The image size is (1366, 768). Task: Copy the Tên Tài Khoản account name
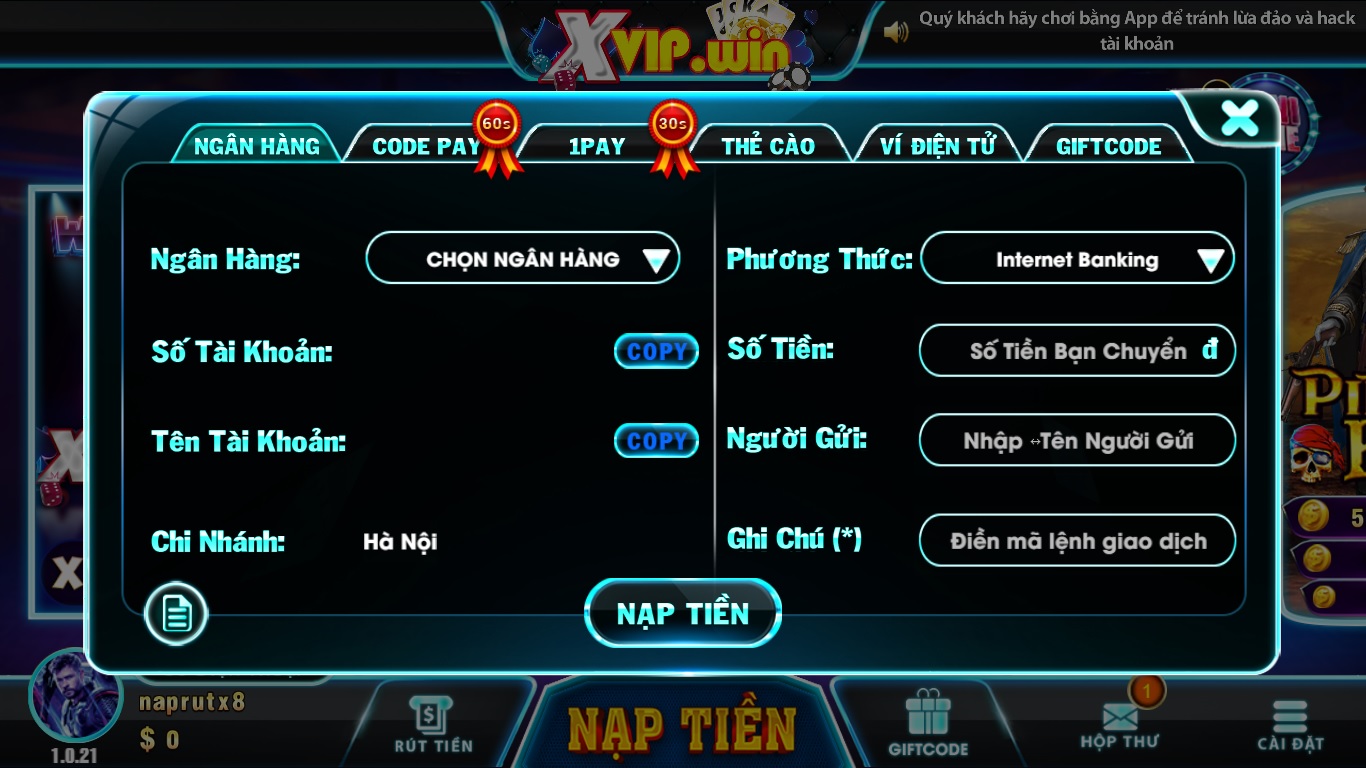656,439
